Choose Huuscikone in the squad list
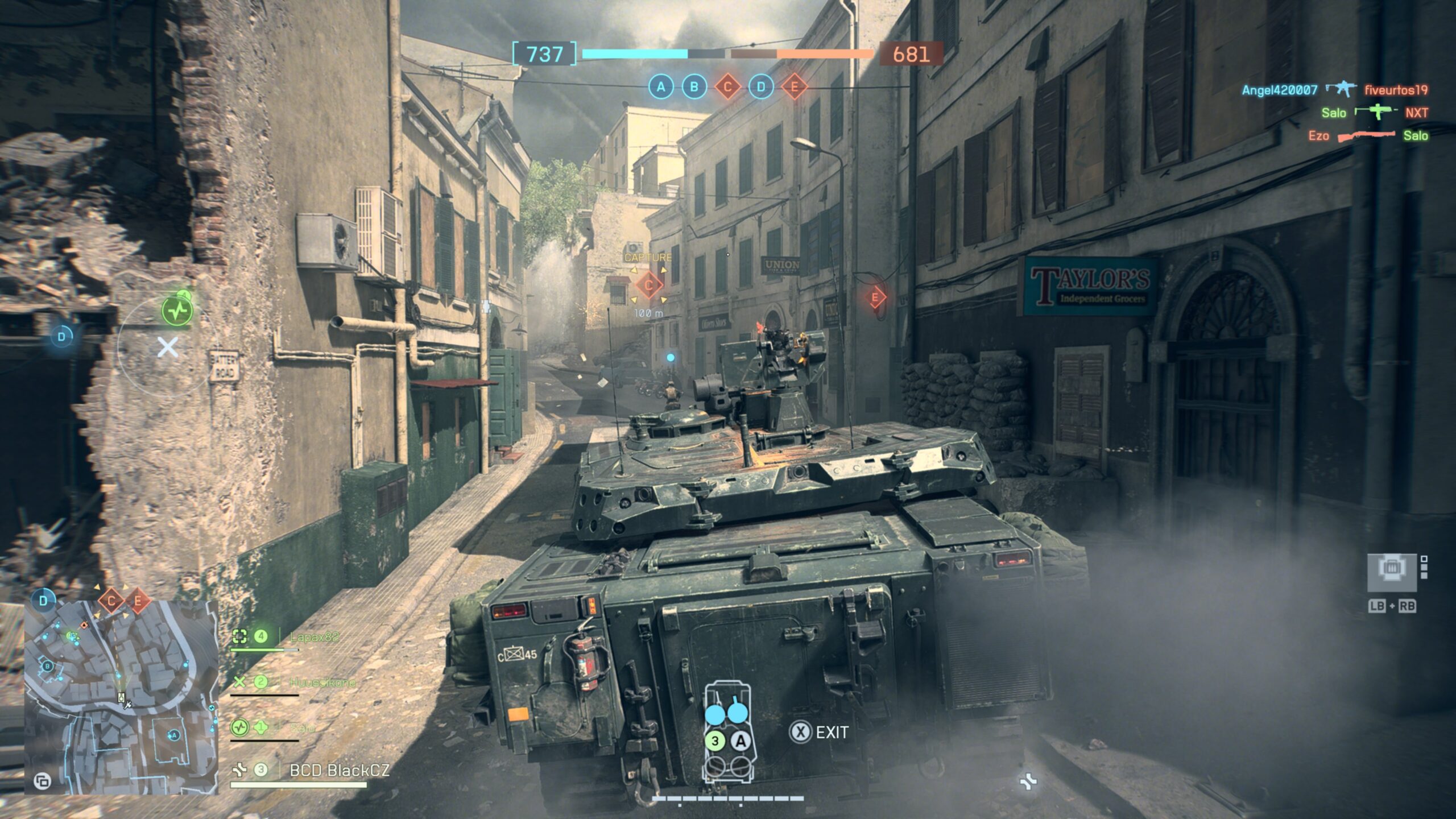 point(322,682)
